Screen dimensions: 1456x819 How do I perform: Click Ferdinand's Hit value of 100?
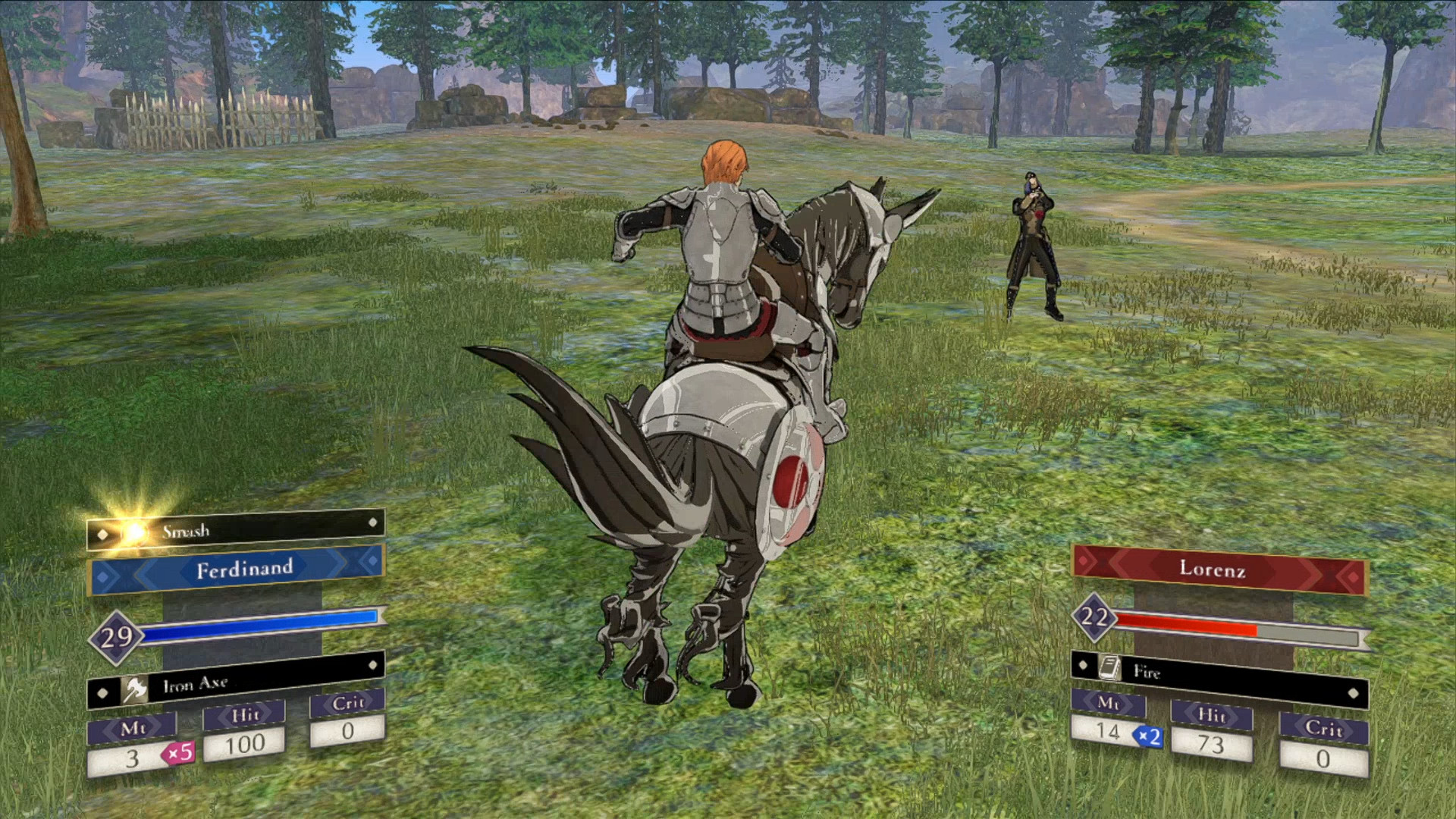[243, 745]
